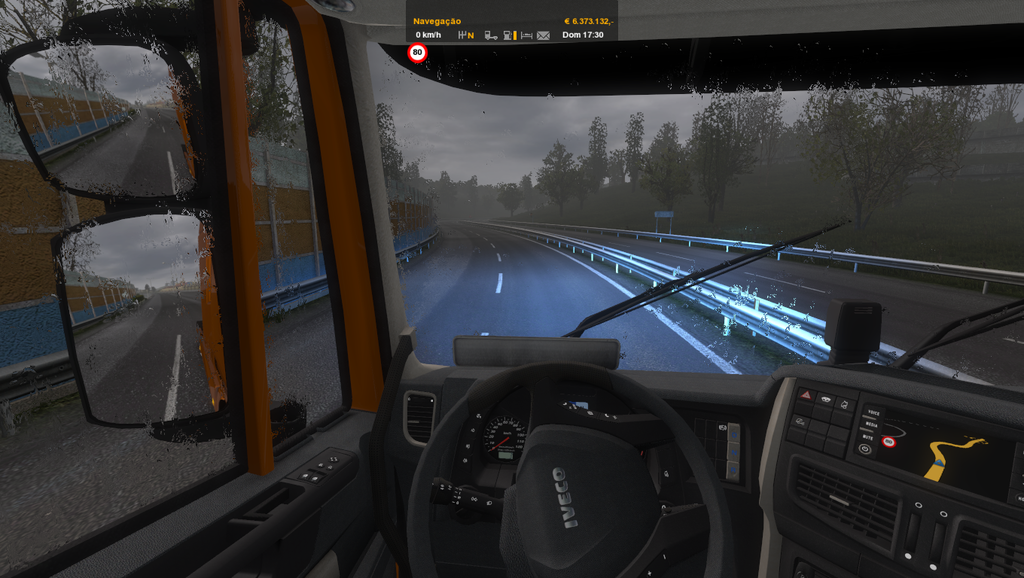1024x578 pixels.
Task: Select the fuel pump icon
Action: (508, 35)
